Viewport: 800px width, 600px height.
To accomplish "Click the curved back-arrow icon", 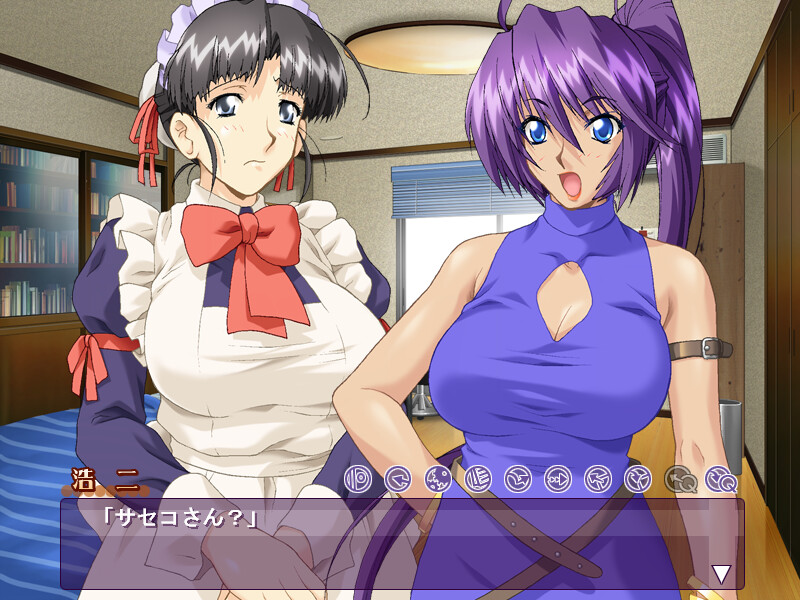I will 399,479.
